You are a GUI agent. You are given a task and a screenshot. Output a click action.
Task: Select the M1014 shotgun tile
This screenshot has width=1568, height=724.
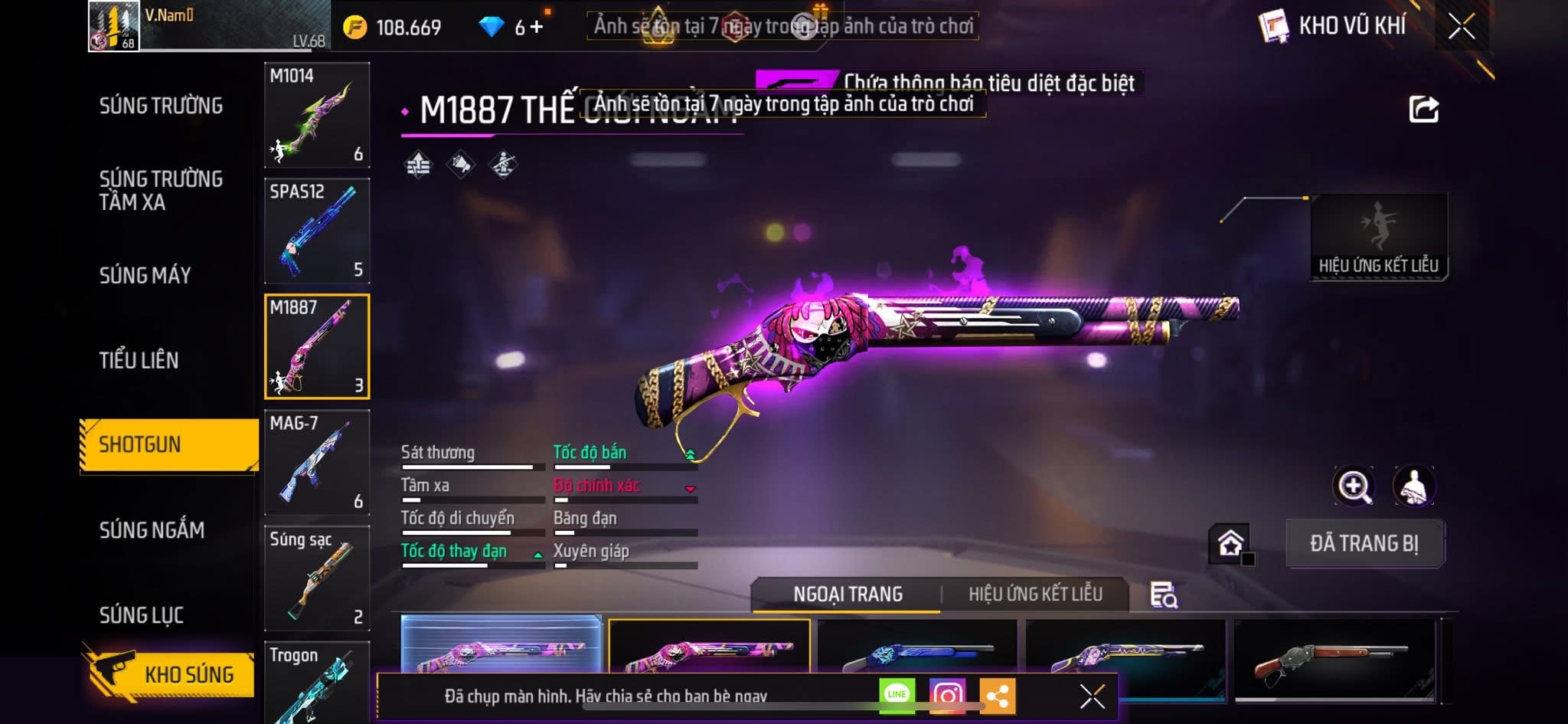pos(317,115)
